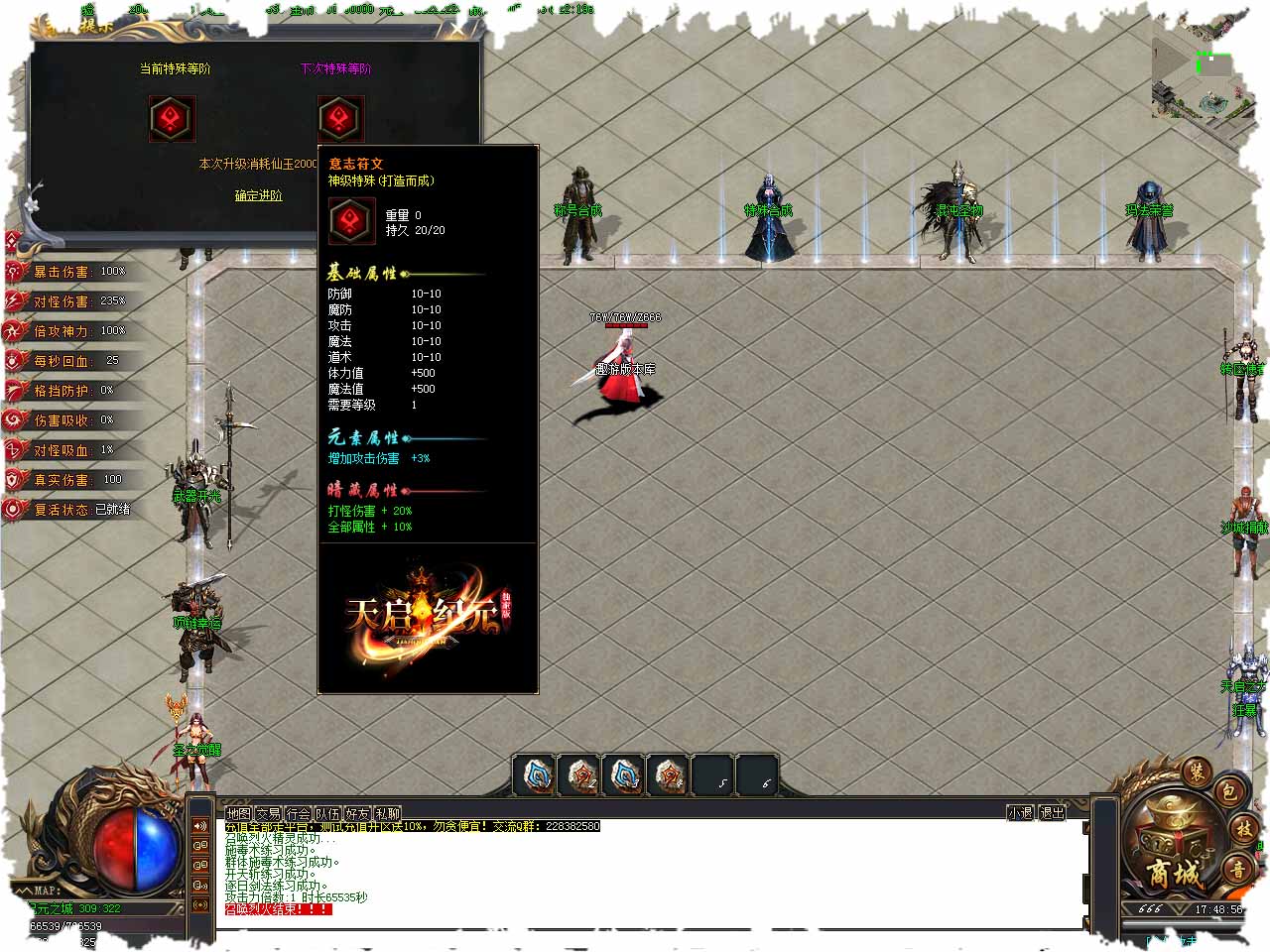This screenshot has height=952, width=1270.
Task: Switch to 私聊 private chat
Action: pos(387,813)
